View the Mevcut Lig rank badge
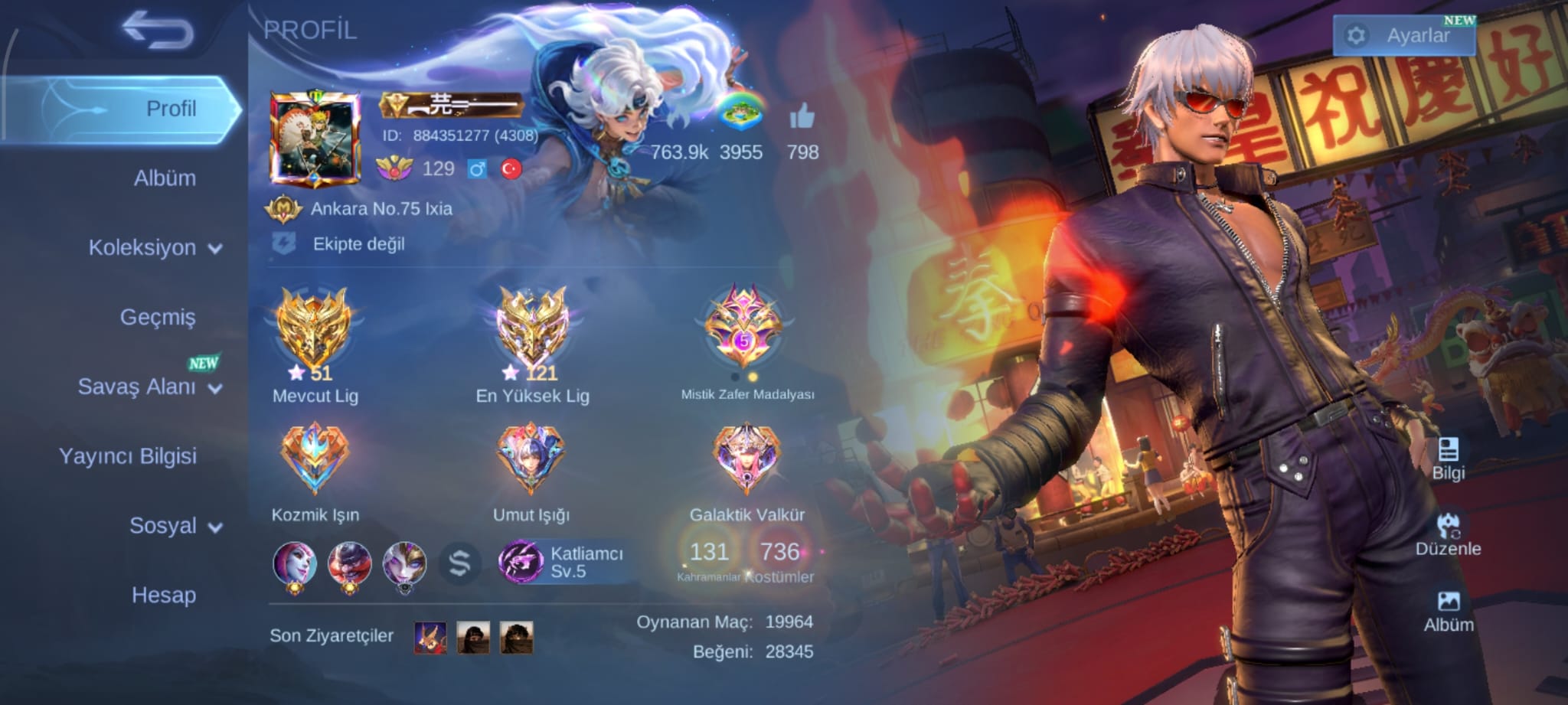1568x705 pixels. [315, 329]
